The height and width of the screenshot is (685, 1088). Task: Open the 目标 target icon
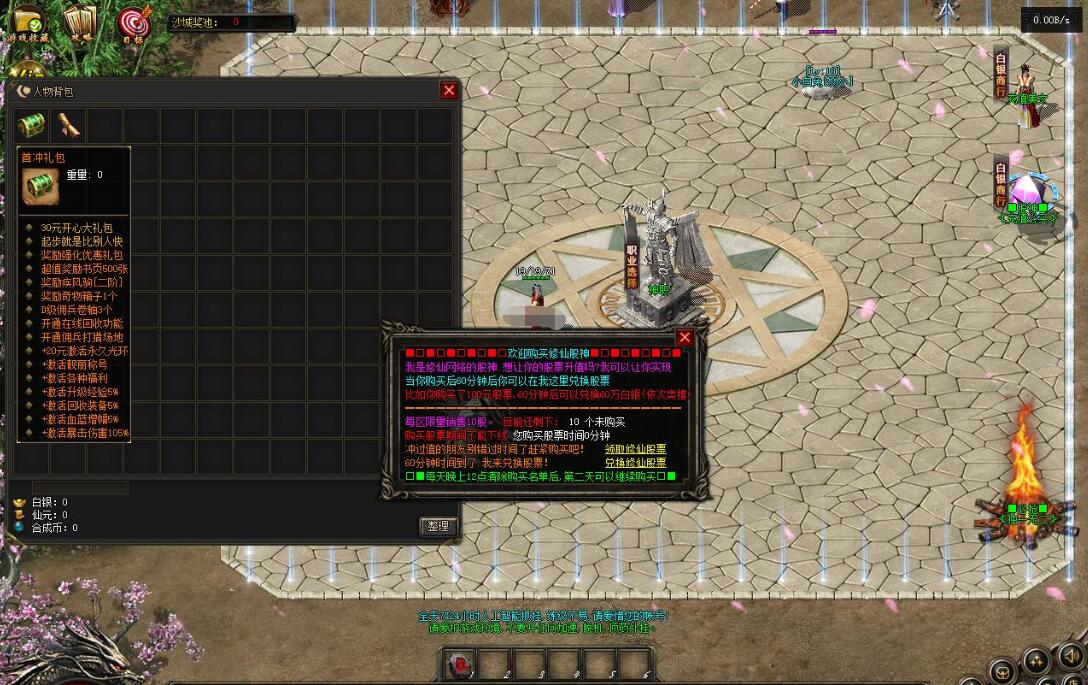[x=134, y=23]
